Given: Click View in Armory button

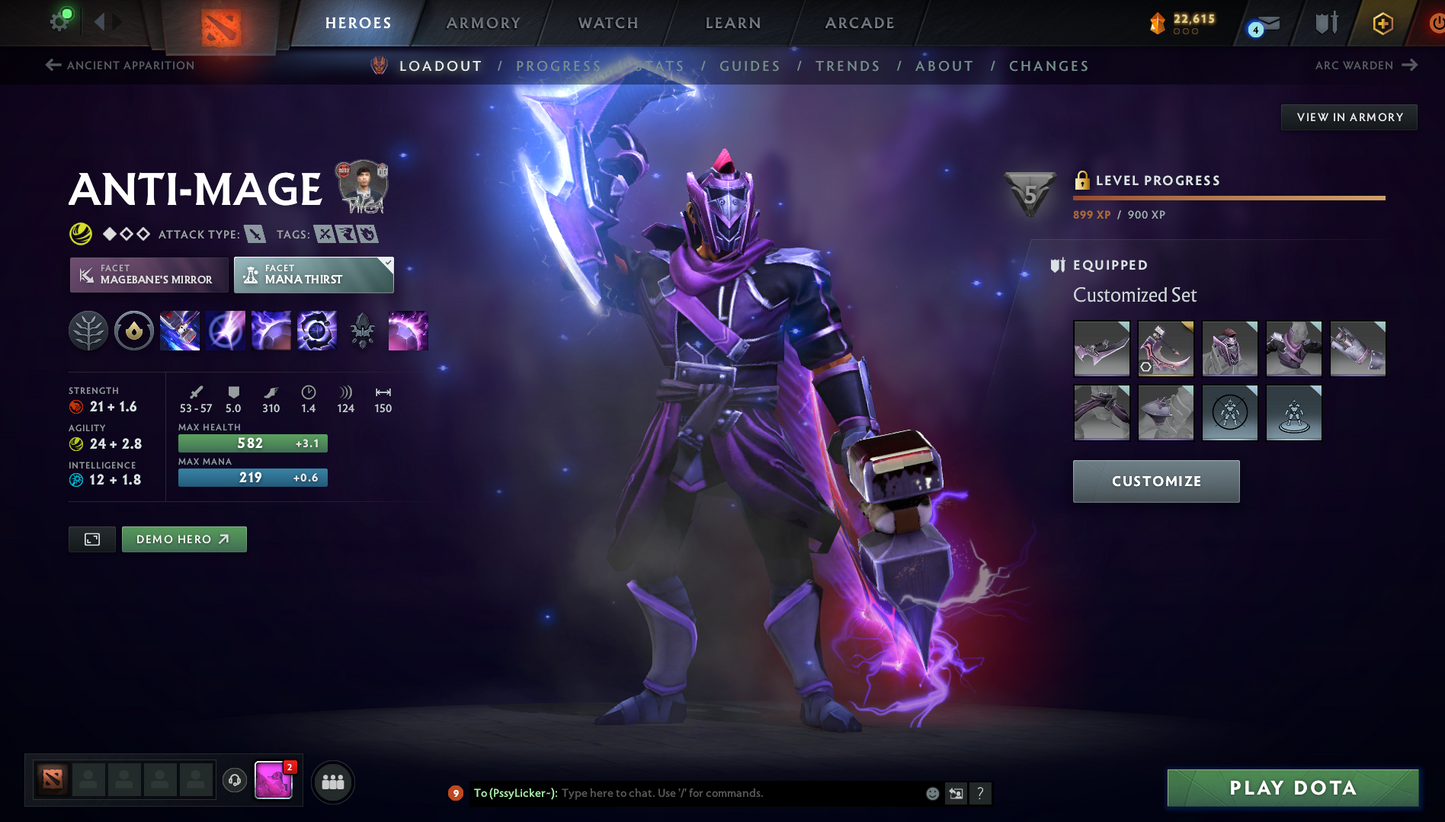Looking at the screenshot, I should tap(1349, 117).
